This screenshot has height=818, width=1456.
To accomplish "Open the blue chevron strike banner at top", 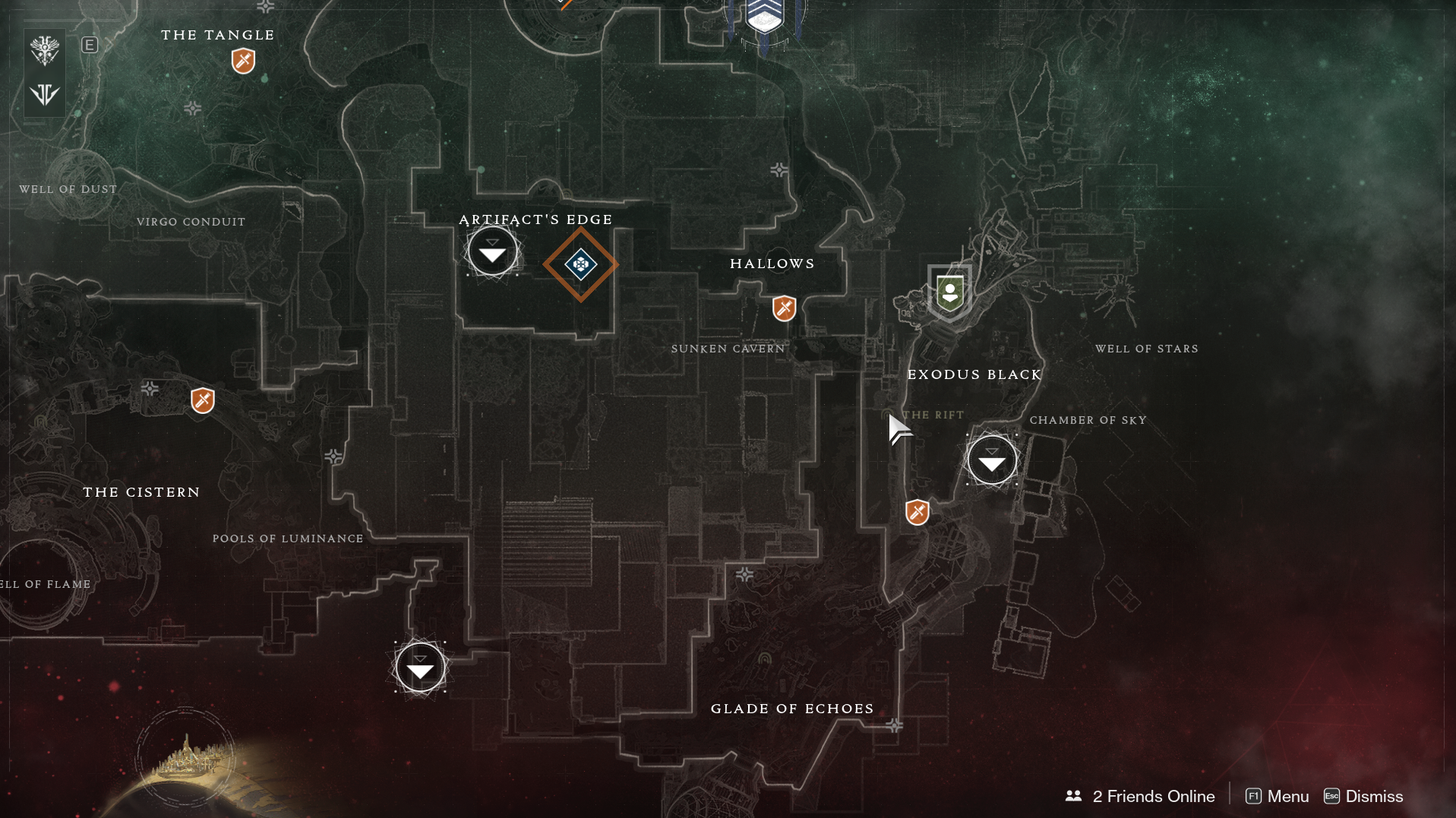I will click(x=764, y=17).
